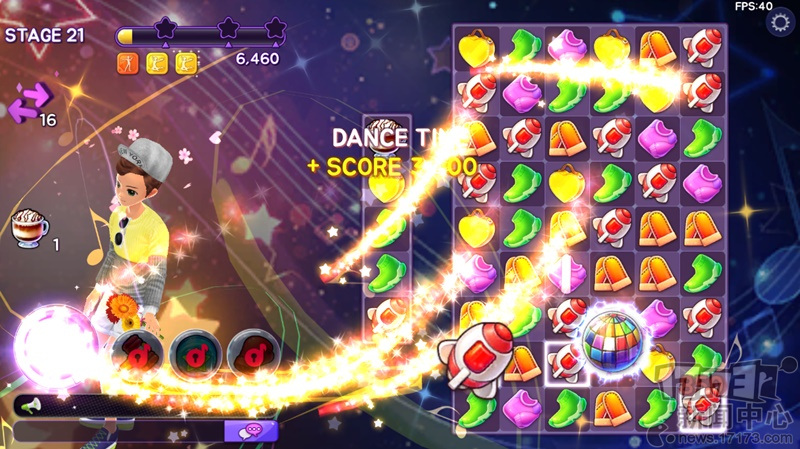The image size is (800, 449).
Task: Select the striped pink special tile
Action: [566, 273]
